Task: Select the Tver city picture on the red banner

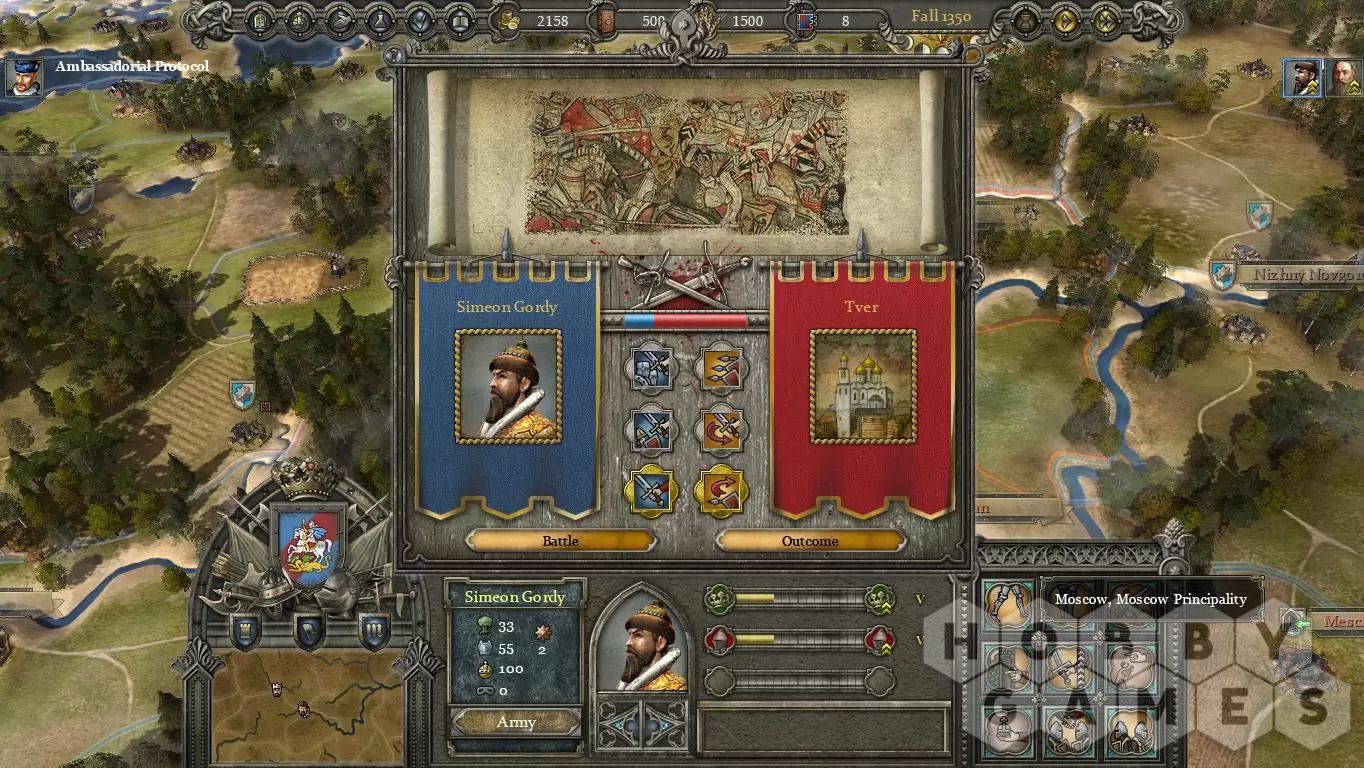Action: pyautogui.click(x=863, y=386)
